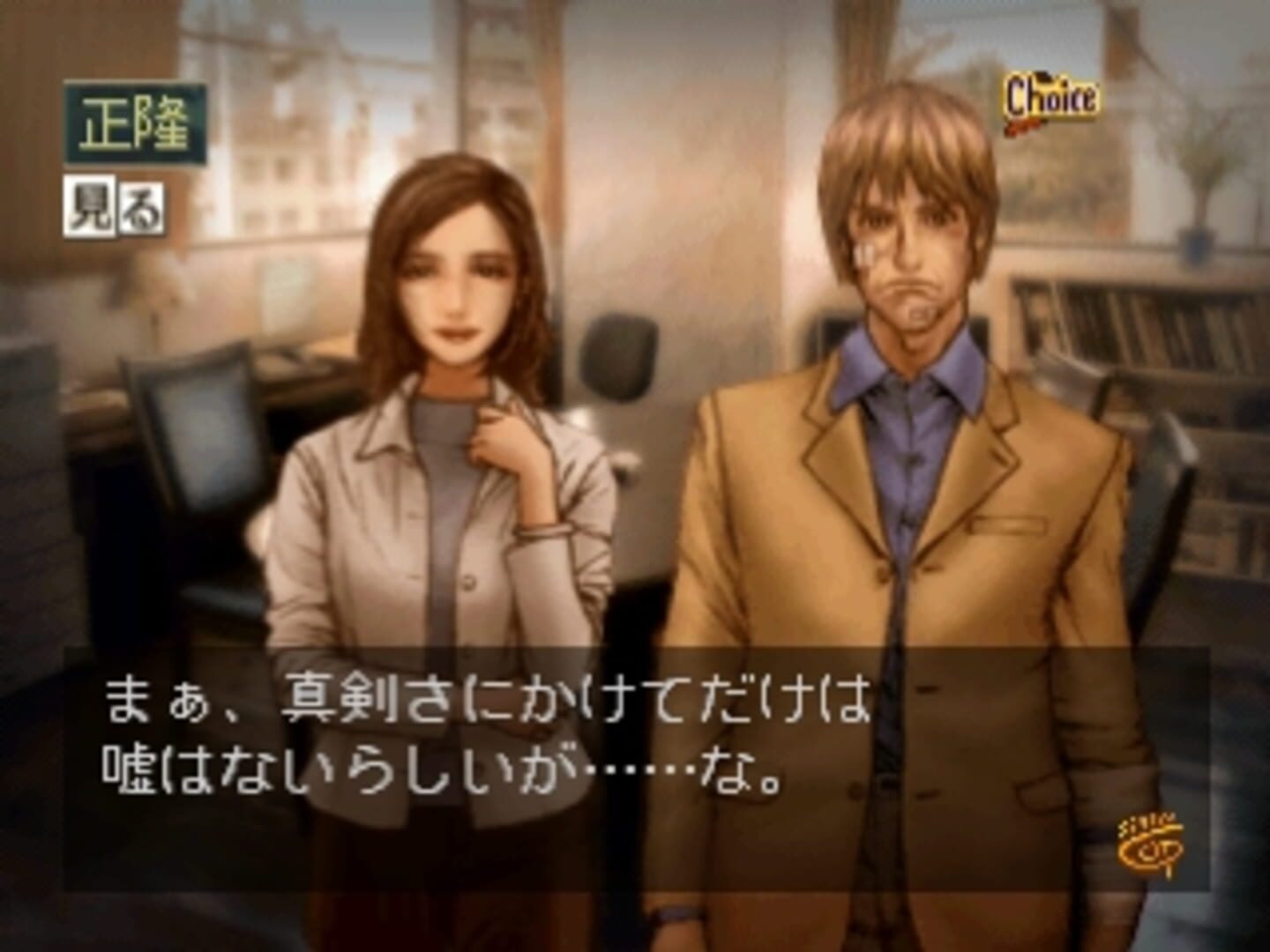
Task: Click the red arrow mark under Choice
Action: click(x=1023, y=129)
